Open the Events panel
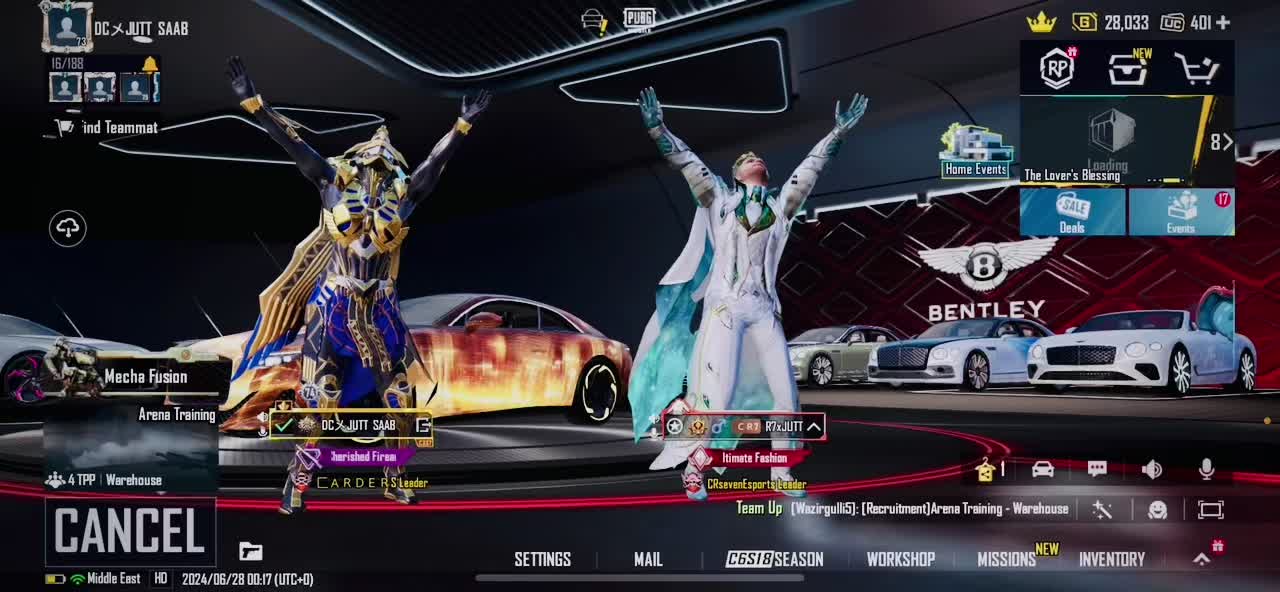The width and height of the screenshot is (1280, 592). click(1181, 212)
